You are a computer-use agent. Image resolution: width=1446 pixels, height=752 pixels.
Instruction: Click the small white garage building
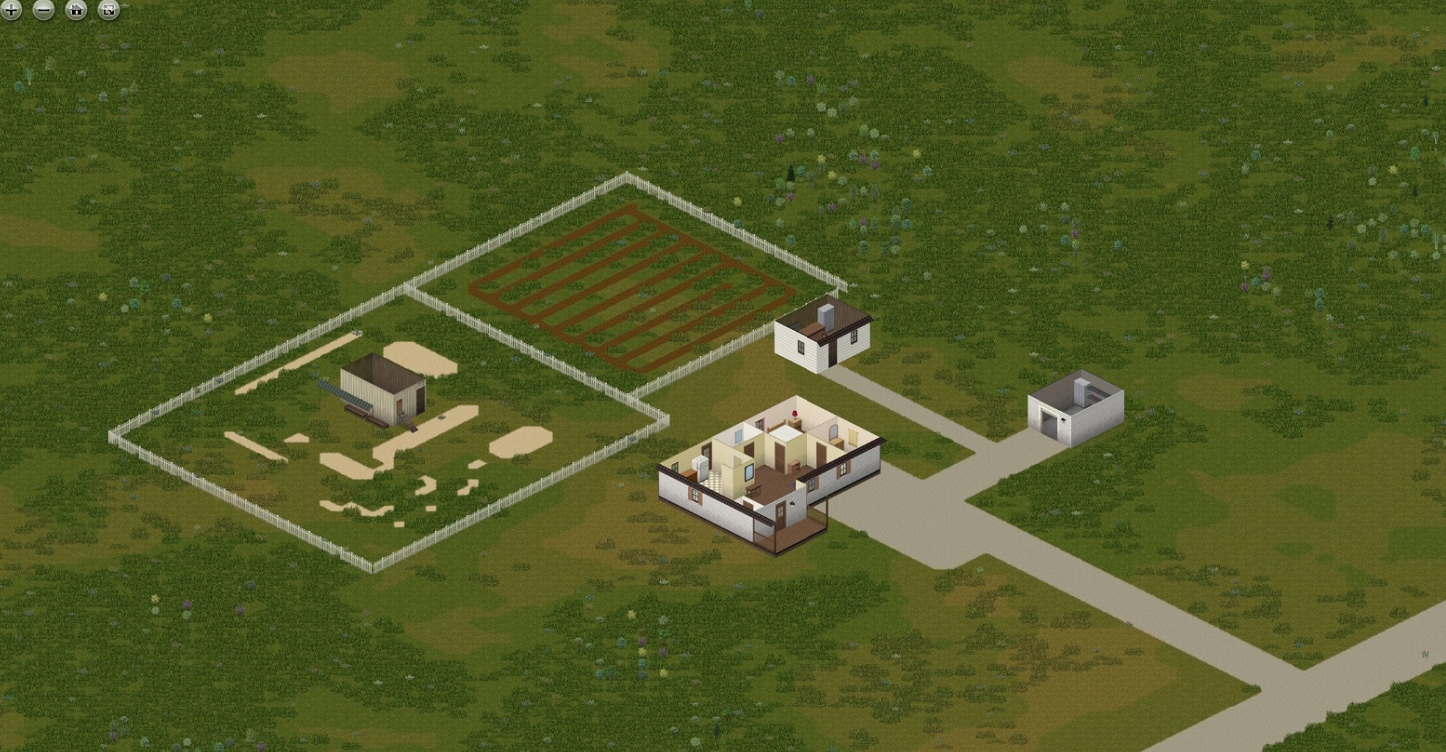point(1073,408)
